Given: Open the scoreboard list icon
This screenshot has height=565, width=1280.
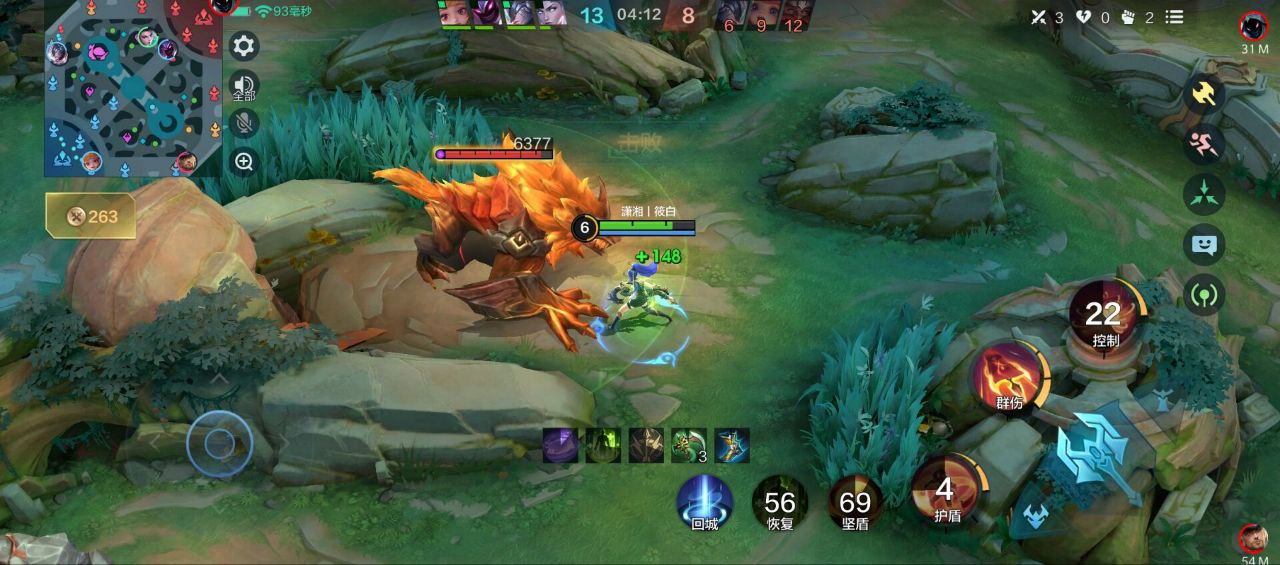Looking at the screenshot, I should pyautogui.click(x=1175, y=17).
